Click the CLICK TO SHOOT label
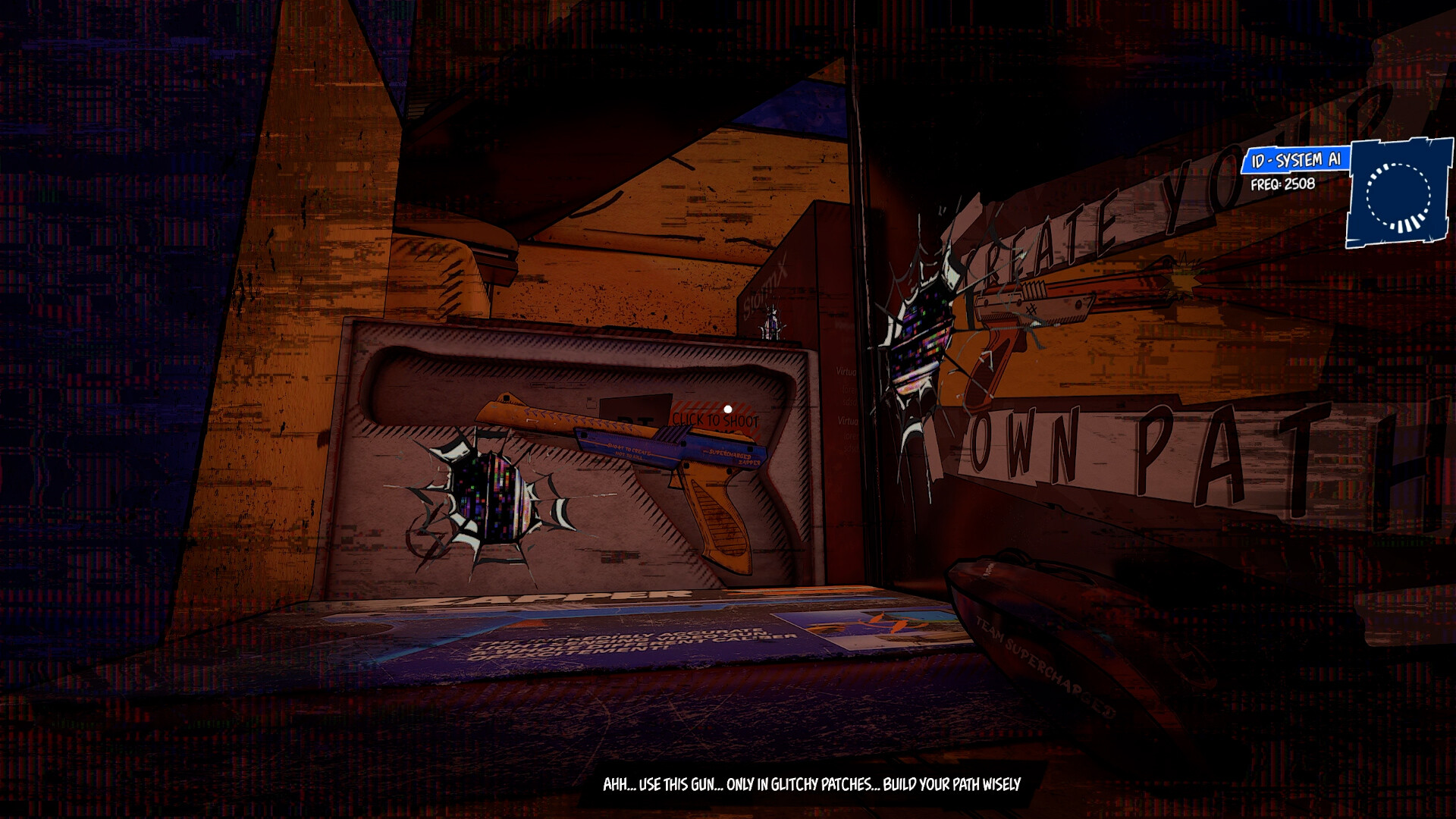1456x819 pixels. (717, 419)
